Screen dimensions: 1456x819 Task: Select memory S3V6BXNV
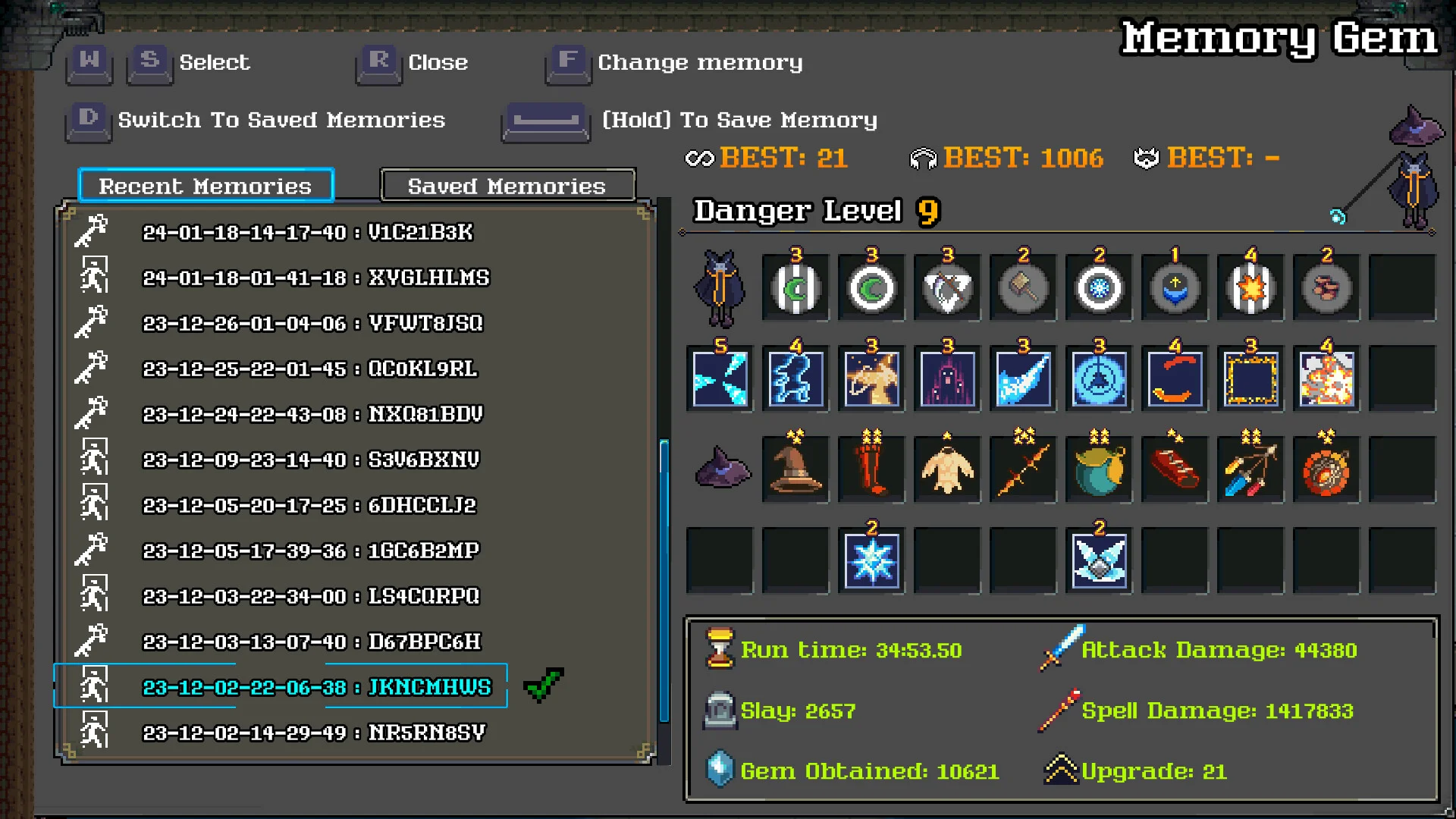click(311, 460)
